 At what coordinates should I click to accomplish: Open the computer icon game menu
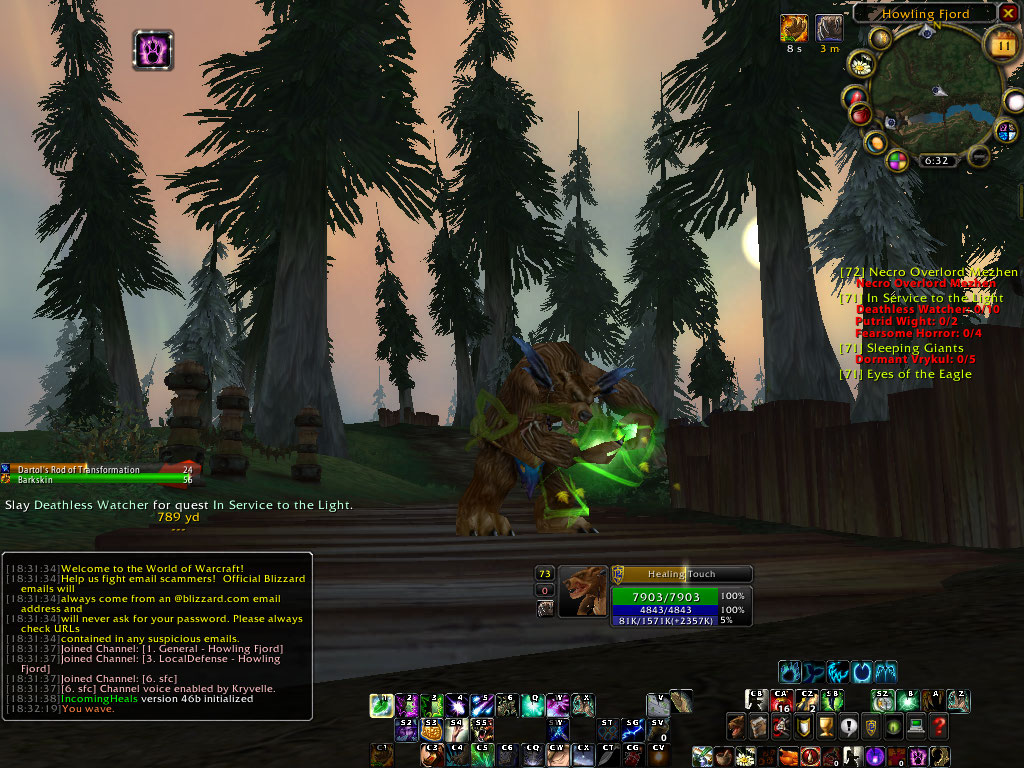(x=915, y=726)
